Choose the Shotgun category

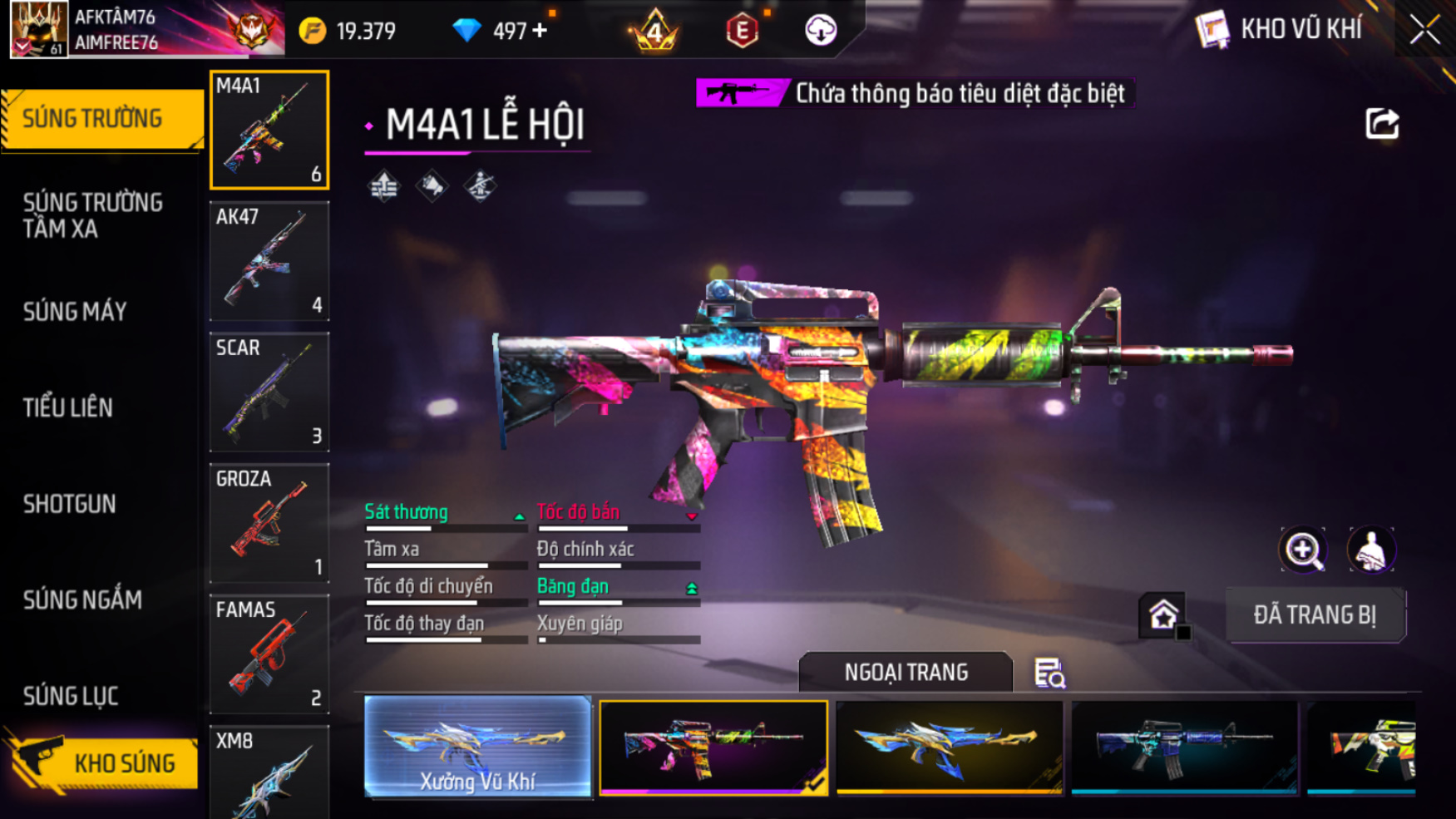(70, 504)
